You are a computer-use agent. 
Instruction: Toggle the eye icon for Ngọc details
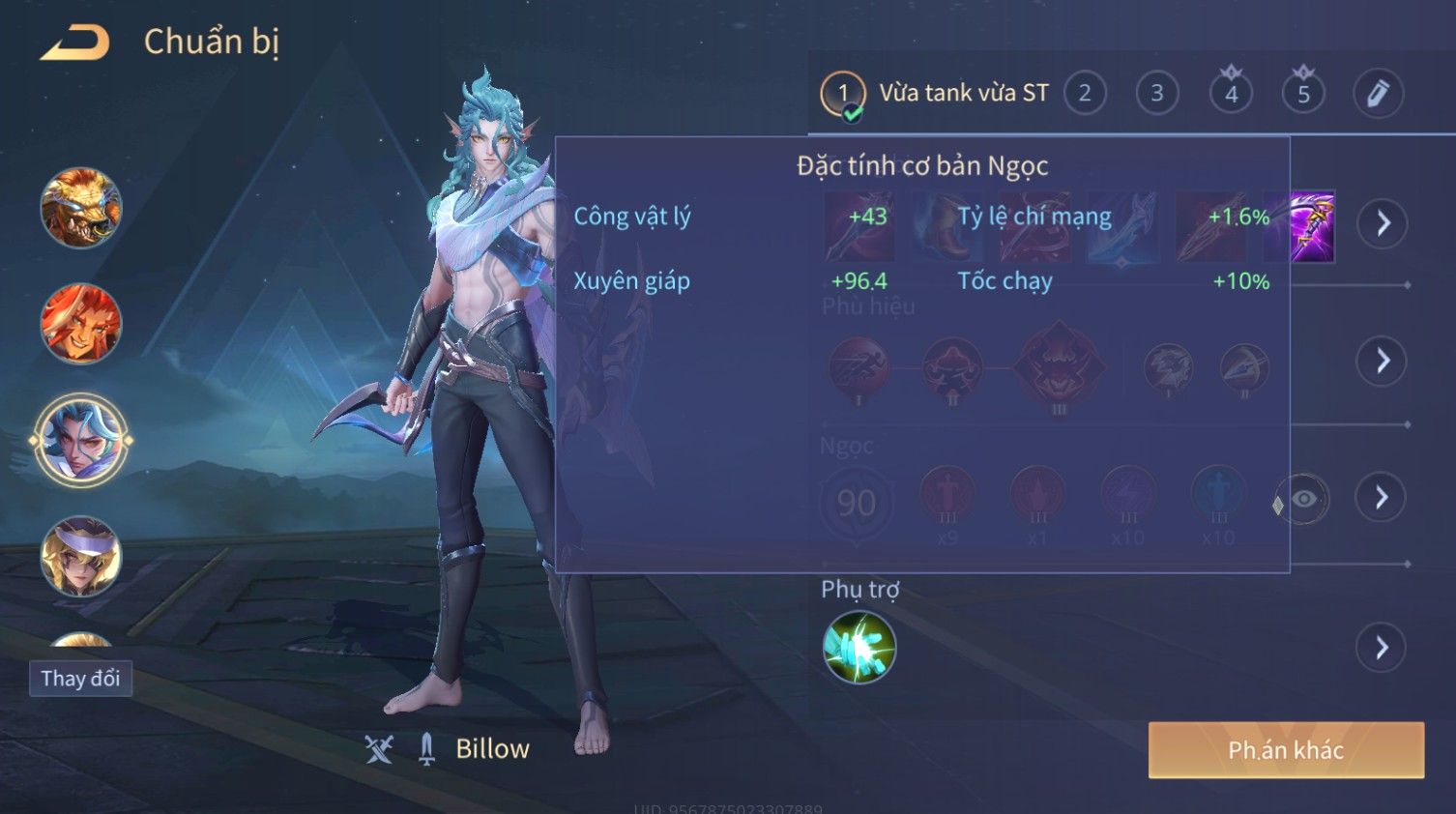click(1303, 499)
